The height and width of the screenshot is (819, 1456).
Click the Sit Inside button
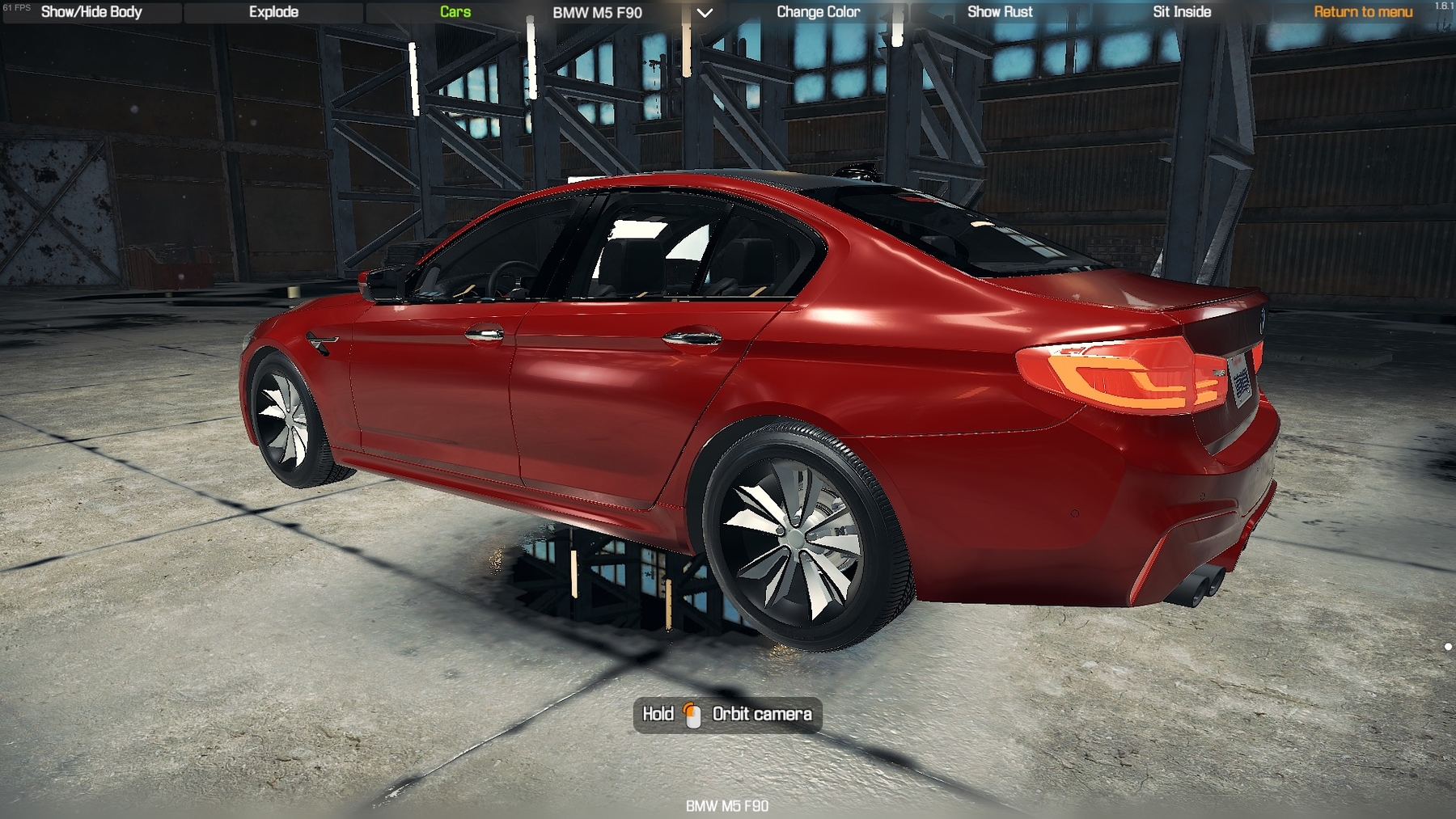[1180, 12]
